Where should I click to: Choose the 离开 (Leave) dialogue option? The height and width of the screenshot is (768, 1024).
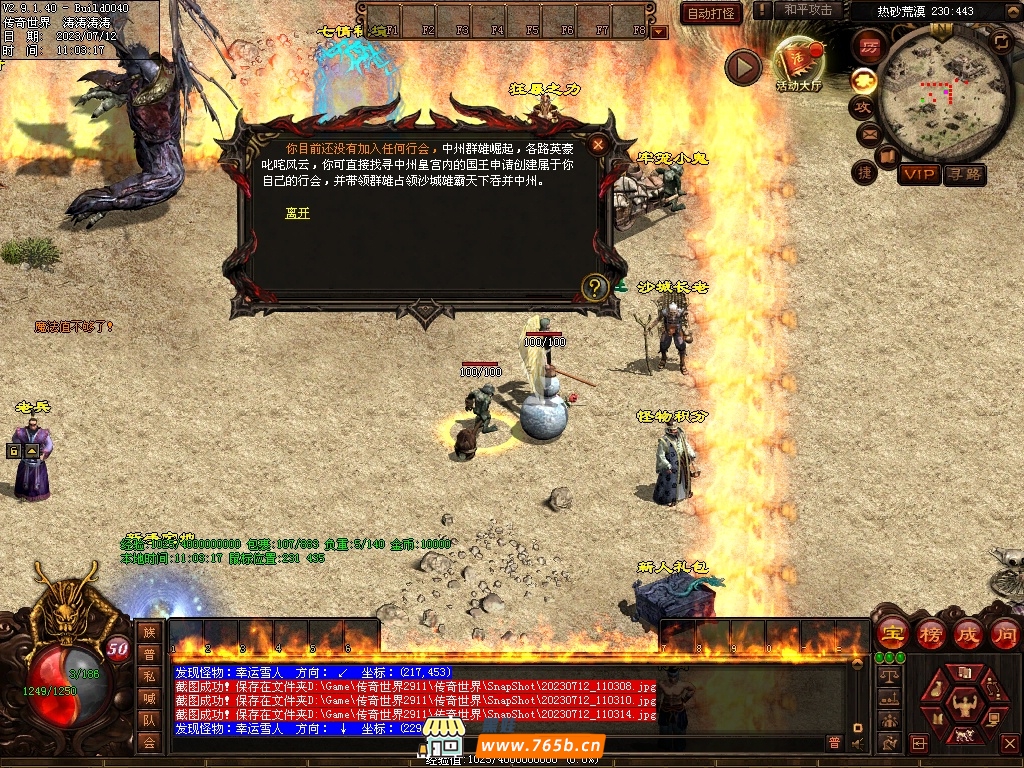click(x=297, y=213)
